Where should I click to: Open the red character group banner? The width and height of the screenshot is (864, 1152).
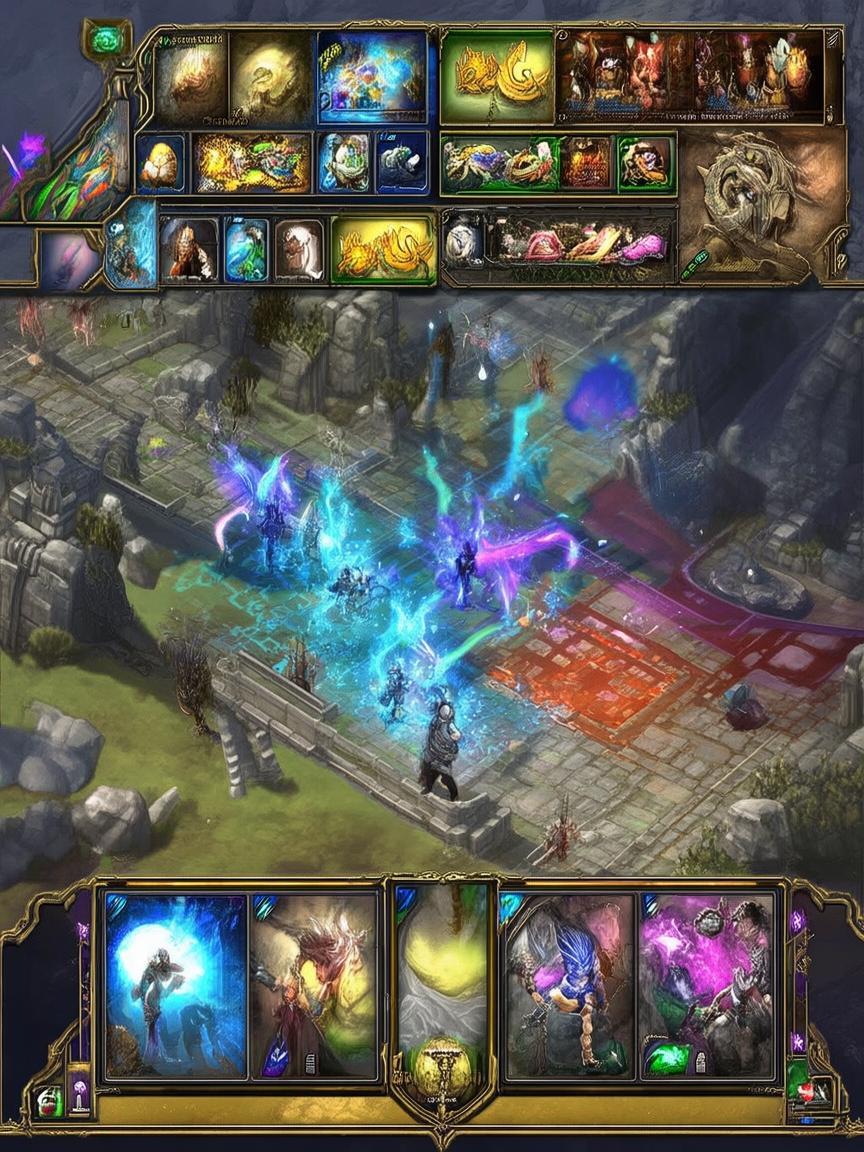689,75
